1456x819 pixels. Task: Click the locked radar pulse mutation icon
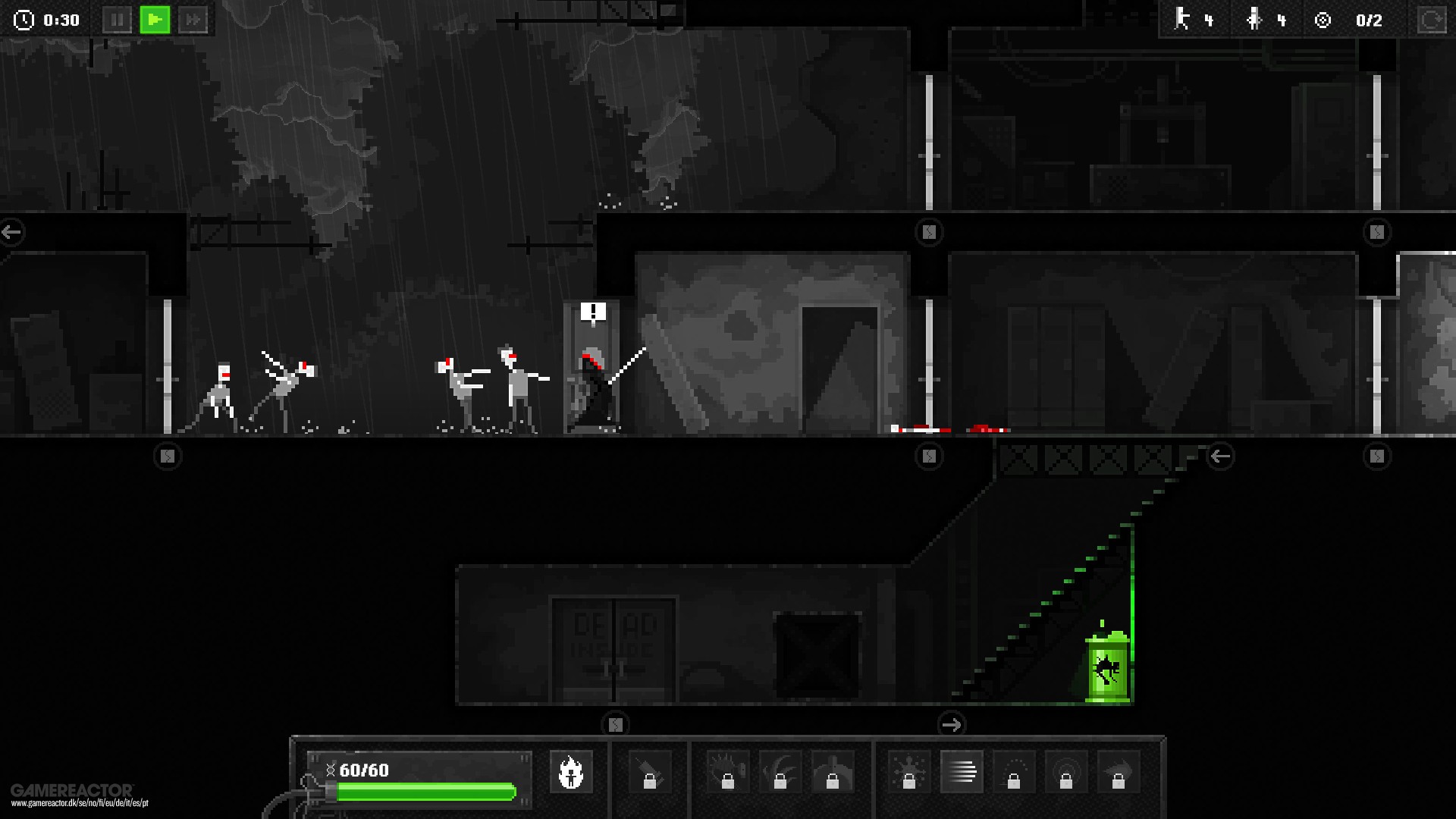coord(1065,772)
